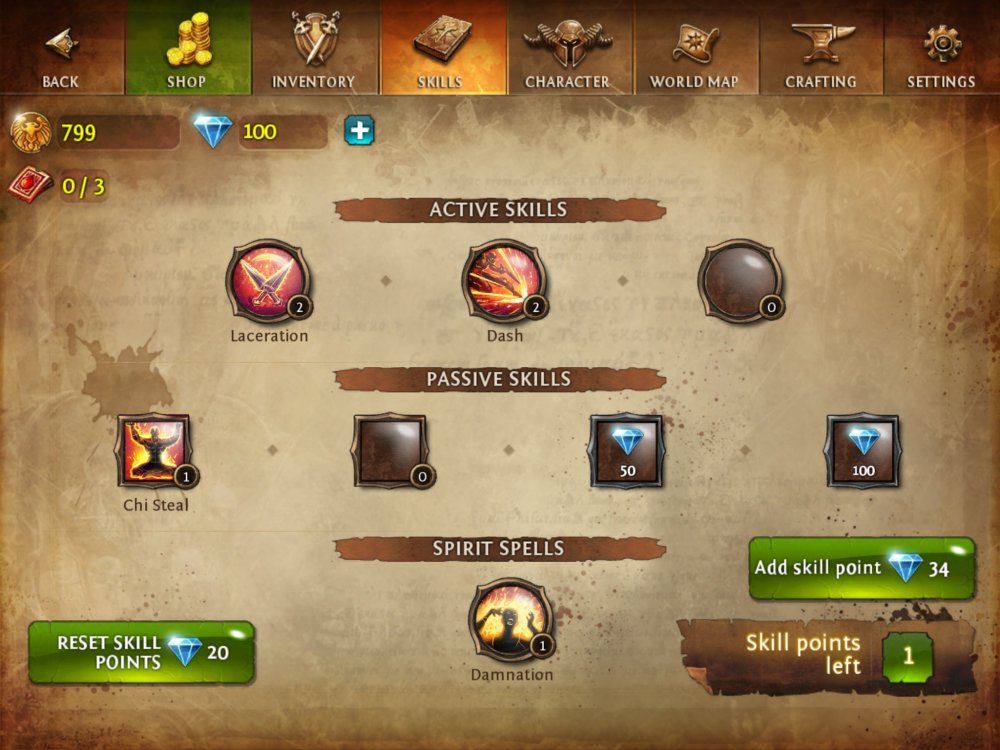The height and width of the screenshot is (750, 1000).
Task: Open the Settings menu
Action: pyautogui.click(x=941, y=48)
